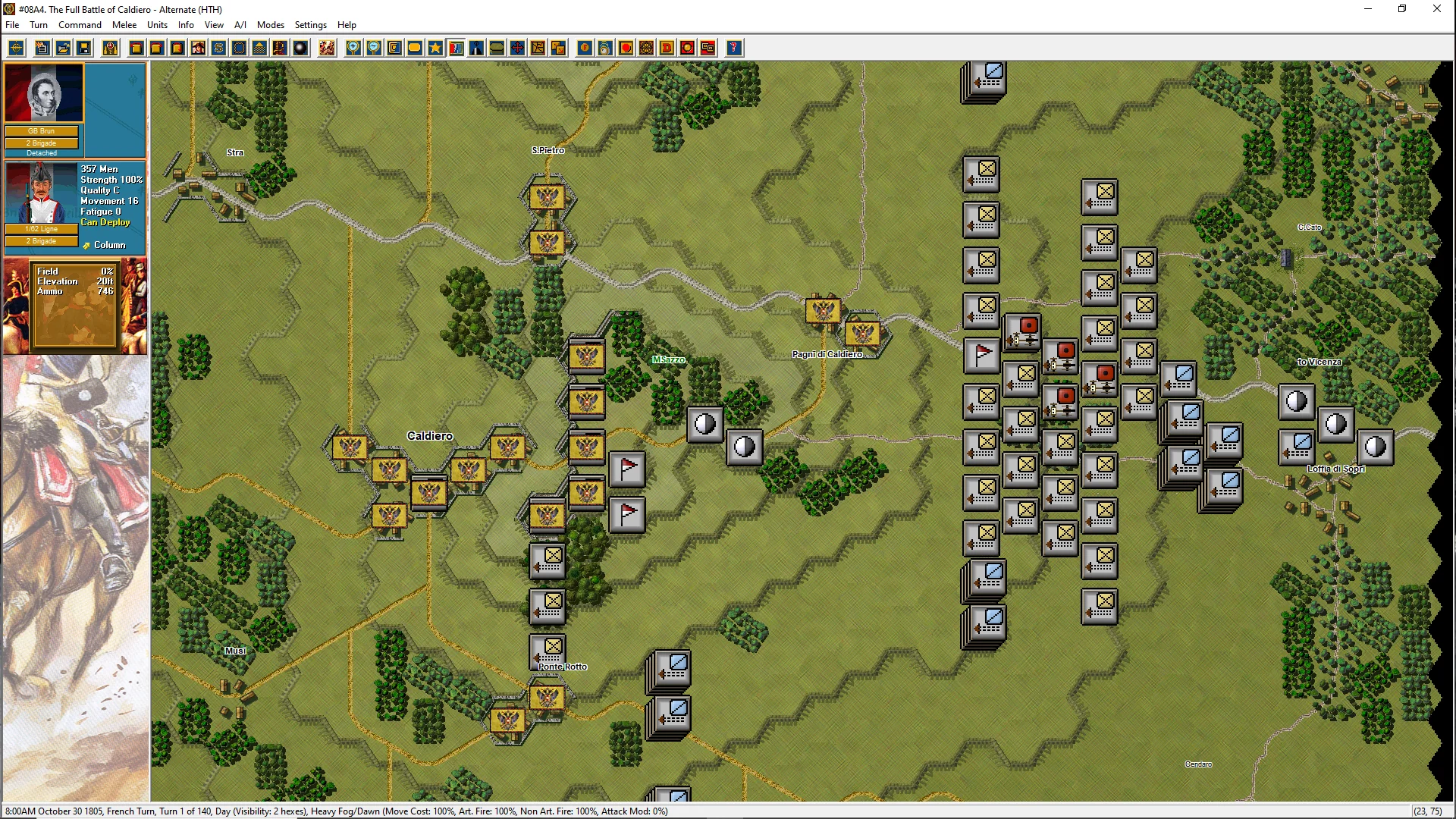
Task: Open the File menu
Action: click(x=12, y=25)
